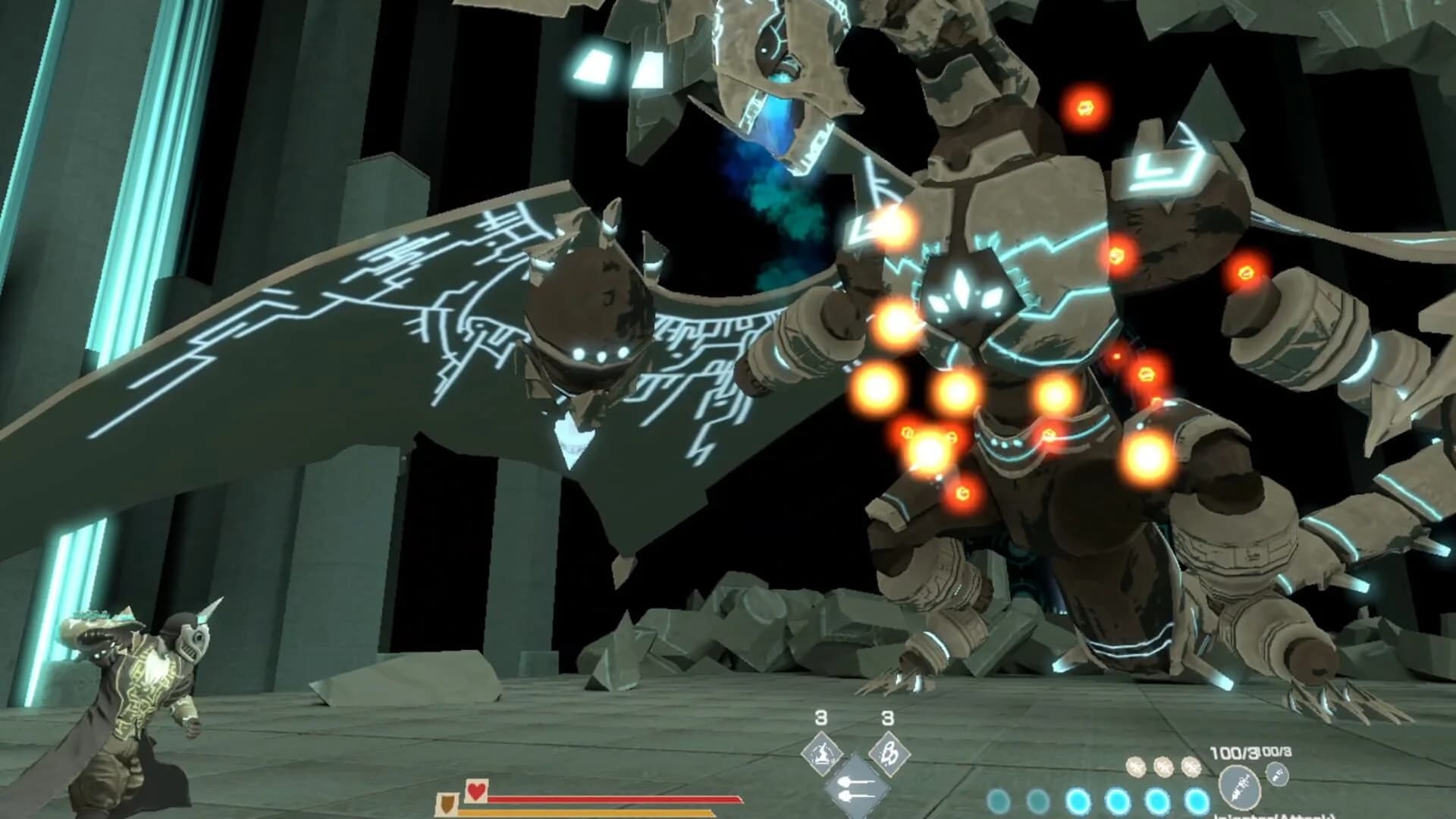Activate the rocket-symbol diamond ability
This screenshot has height=819, width=1456.
click(x=892, y=755)
